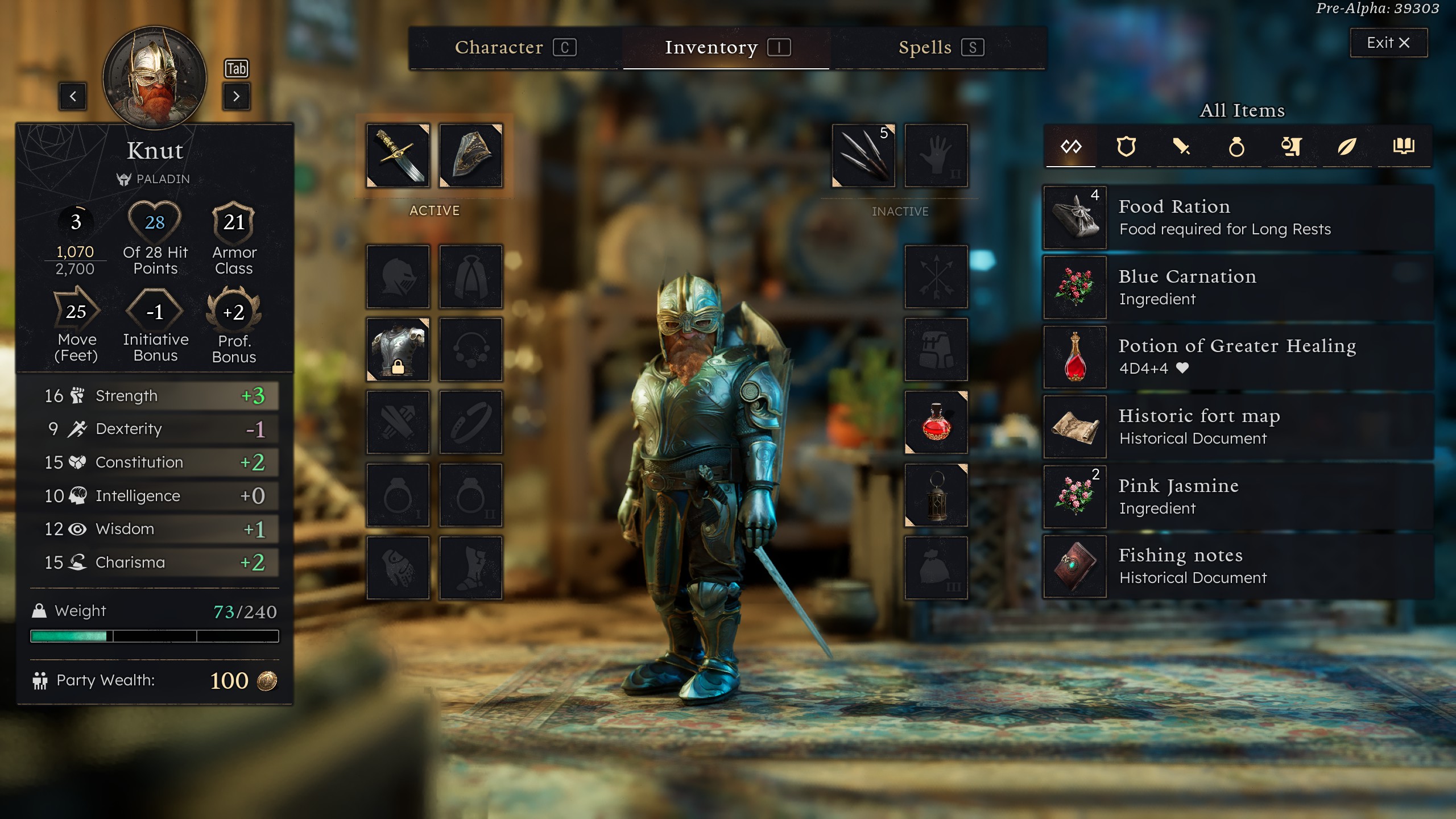Image resolution: width=1456 pixels, height=819 pixels.
Task: Select the equipped sword slot
Action: (398, 156)
